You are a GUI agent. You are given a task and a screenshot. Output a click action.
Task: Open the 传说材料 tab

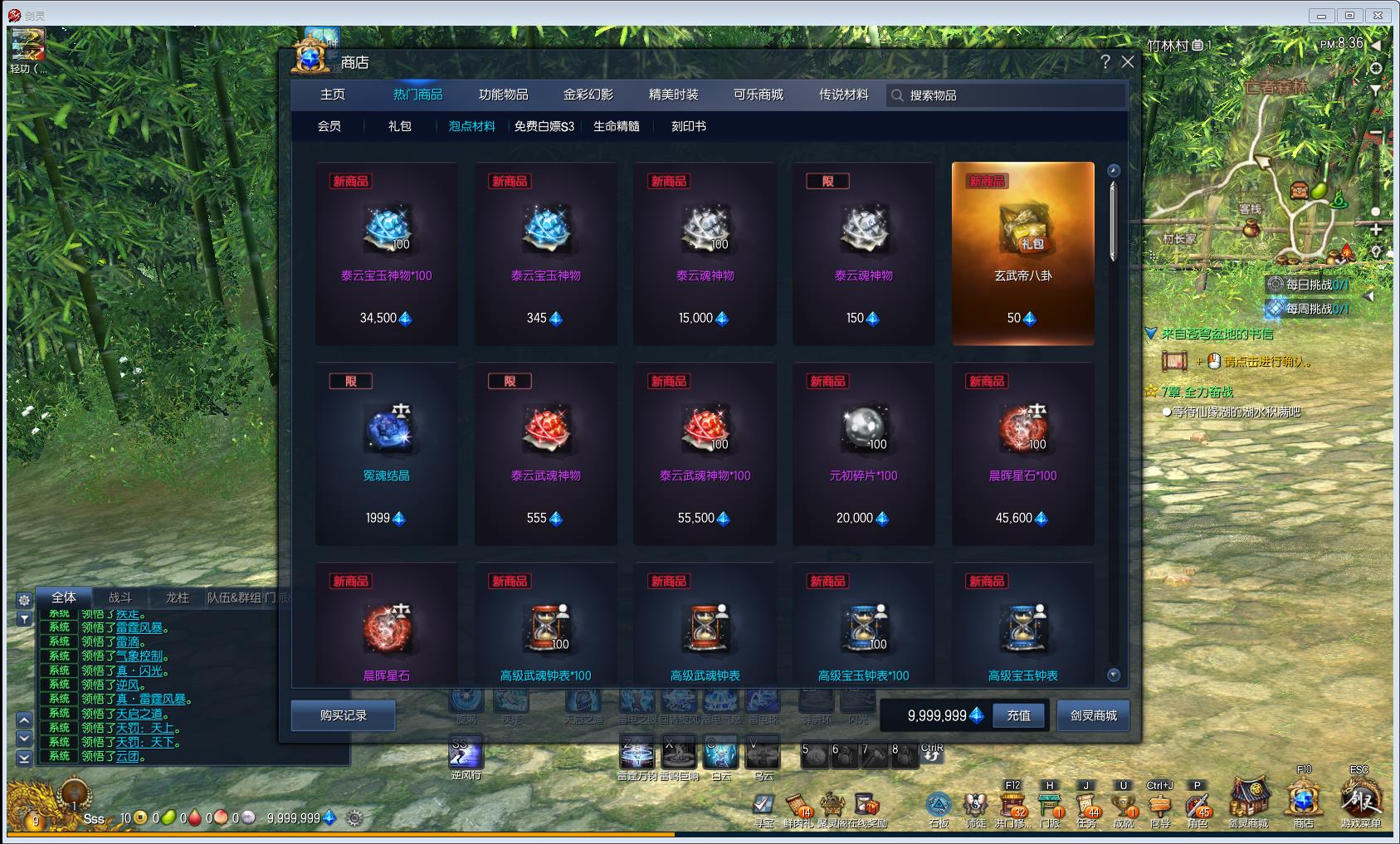click(x=843, y=95)
